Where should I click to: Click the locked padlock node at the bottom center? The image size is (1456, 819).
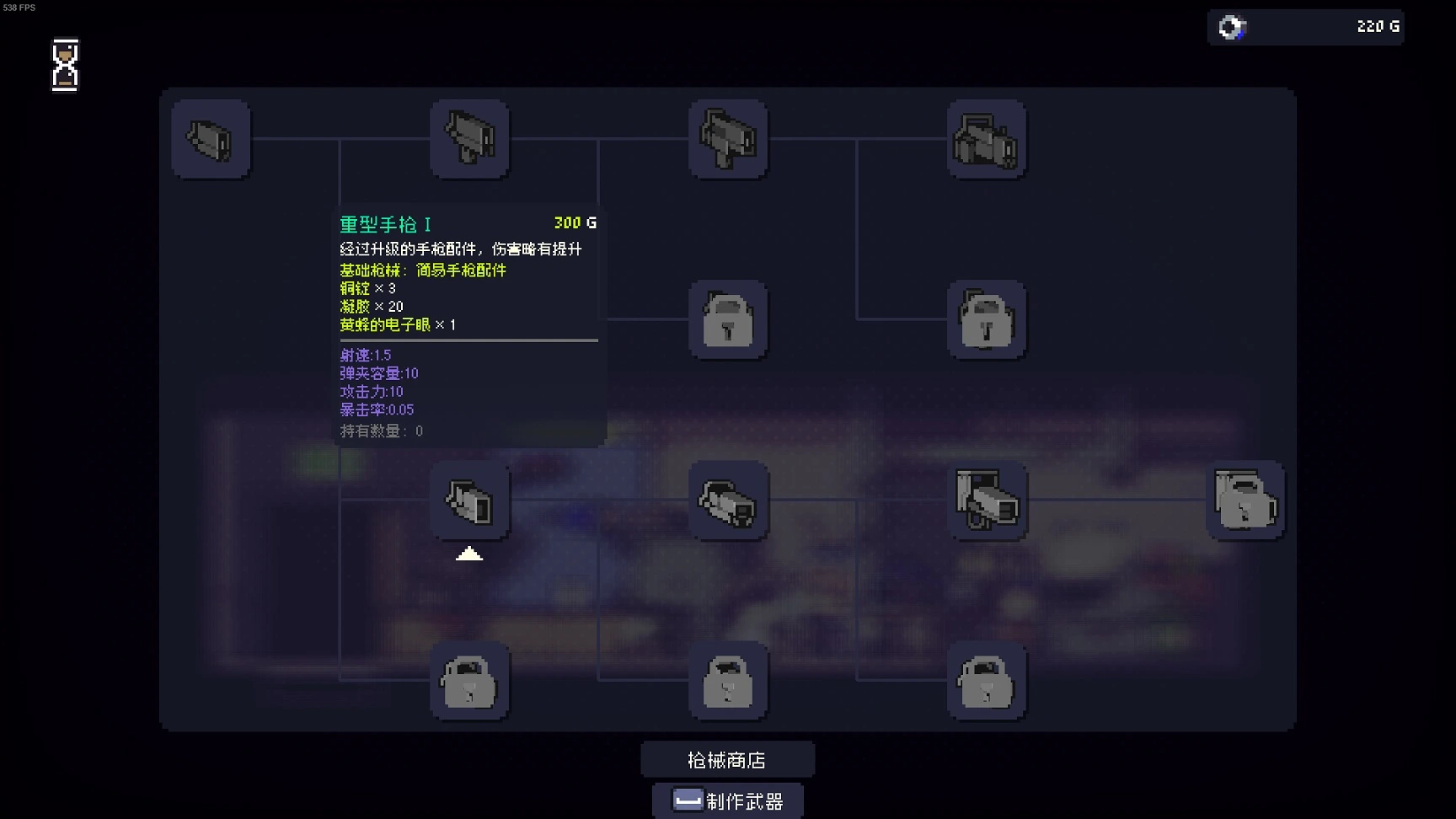tap(728, 682)
